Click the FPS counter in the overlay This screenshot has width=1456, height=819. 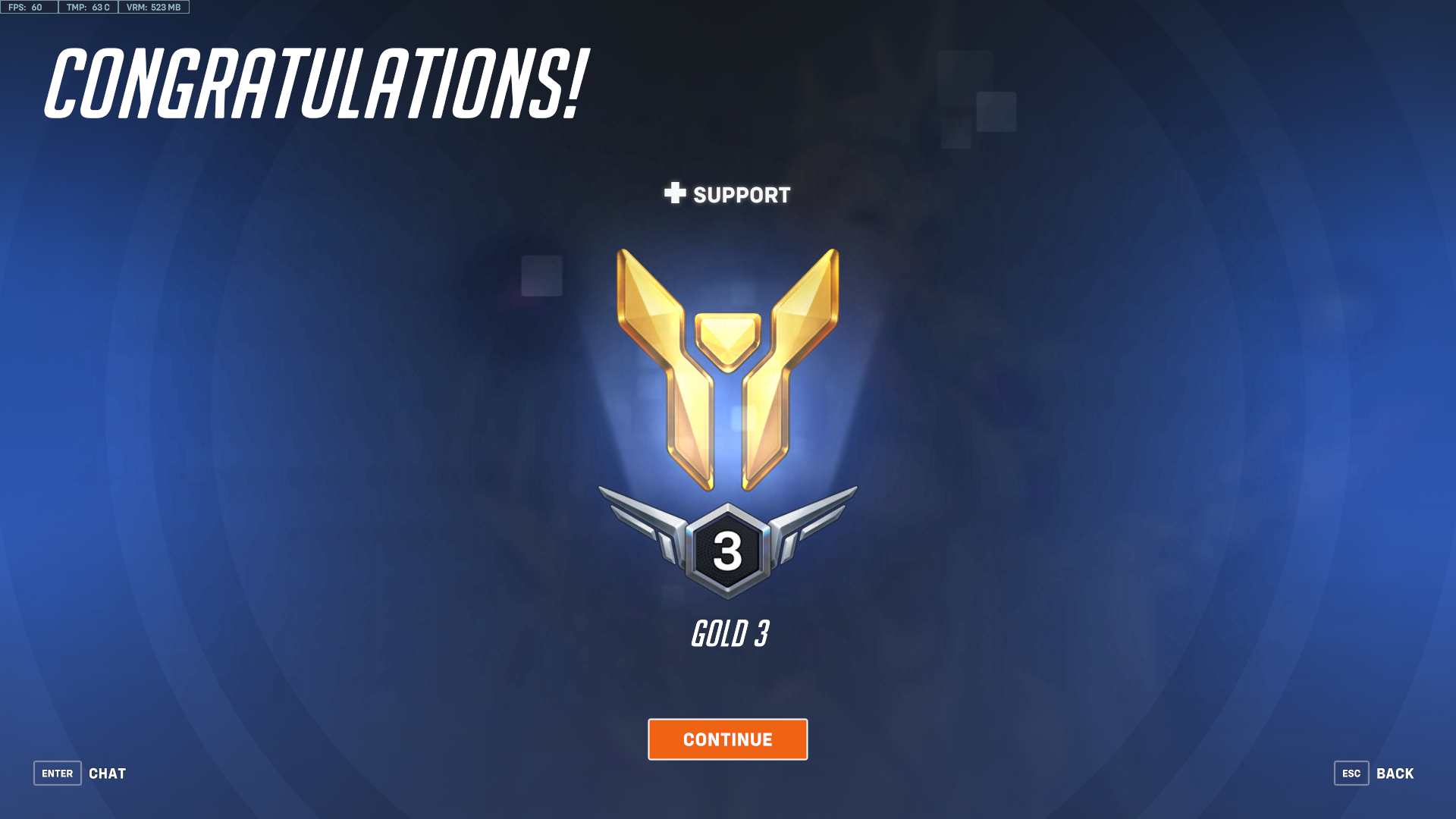[28, 8]
